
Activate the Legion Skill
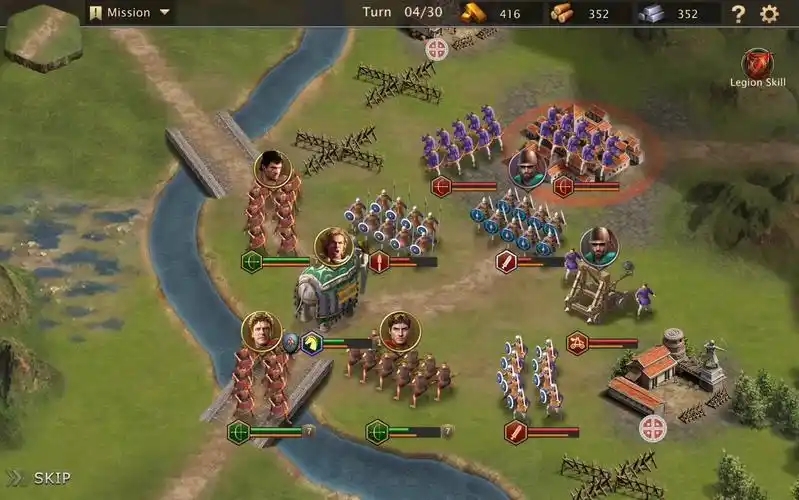tap(758, 65)
